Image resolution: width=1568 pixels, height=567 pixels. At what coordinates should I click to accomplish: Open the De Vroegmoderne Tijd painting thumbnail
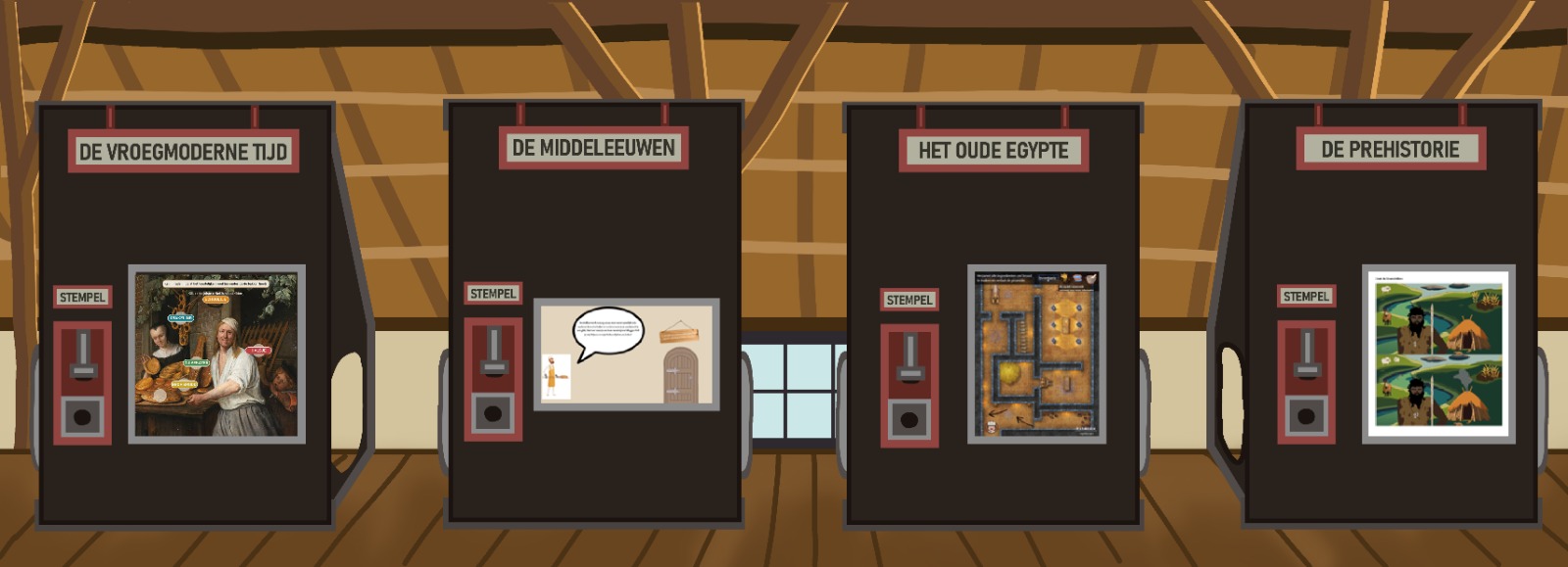coord(217,354)
